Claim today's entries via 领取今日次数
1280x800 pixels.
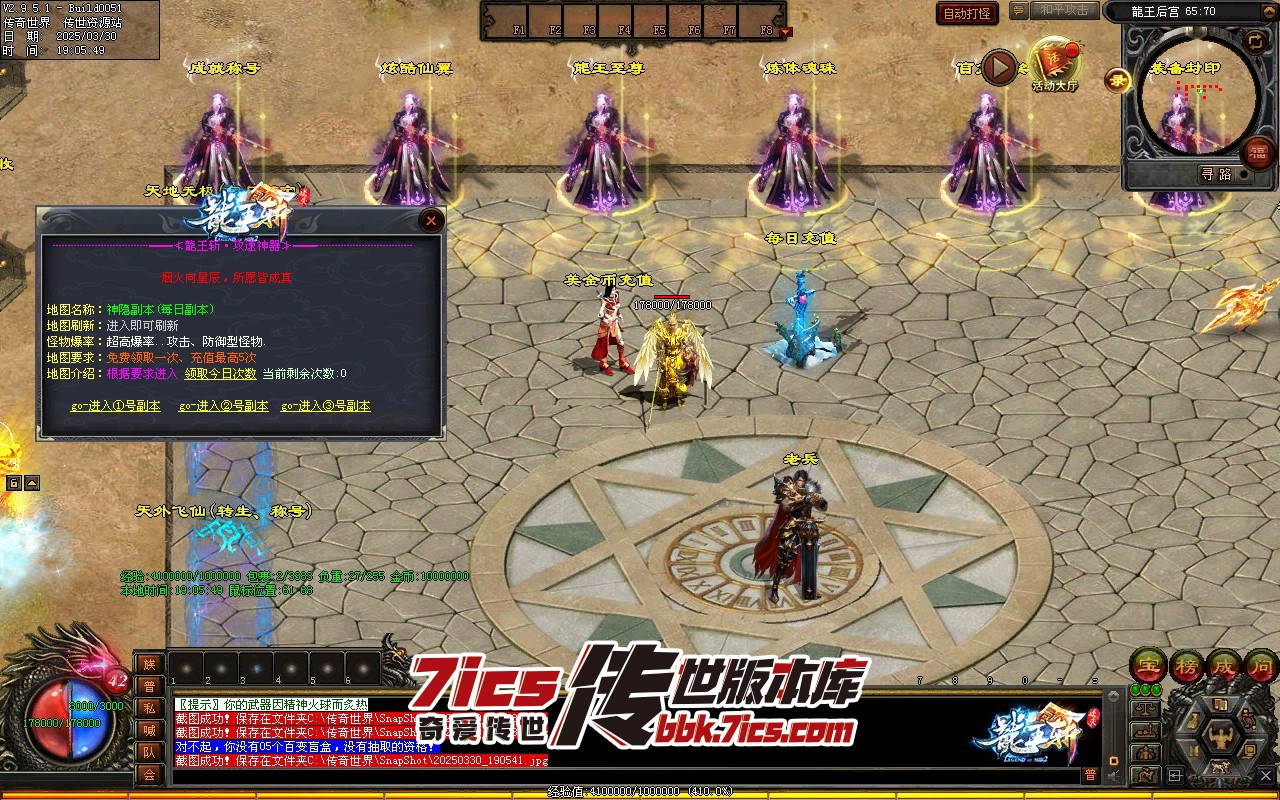click(x=220, y=374)
